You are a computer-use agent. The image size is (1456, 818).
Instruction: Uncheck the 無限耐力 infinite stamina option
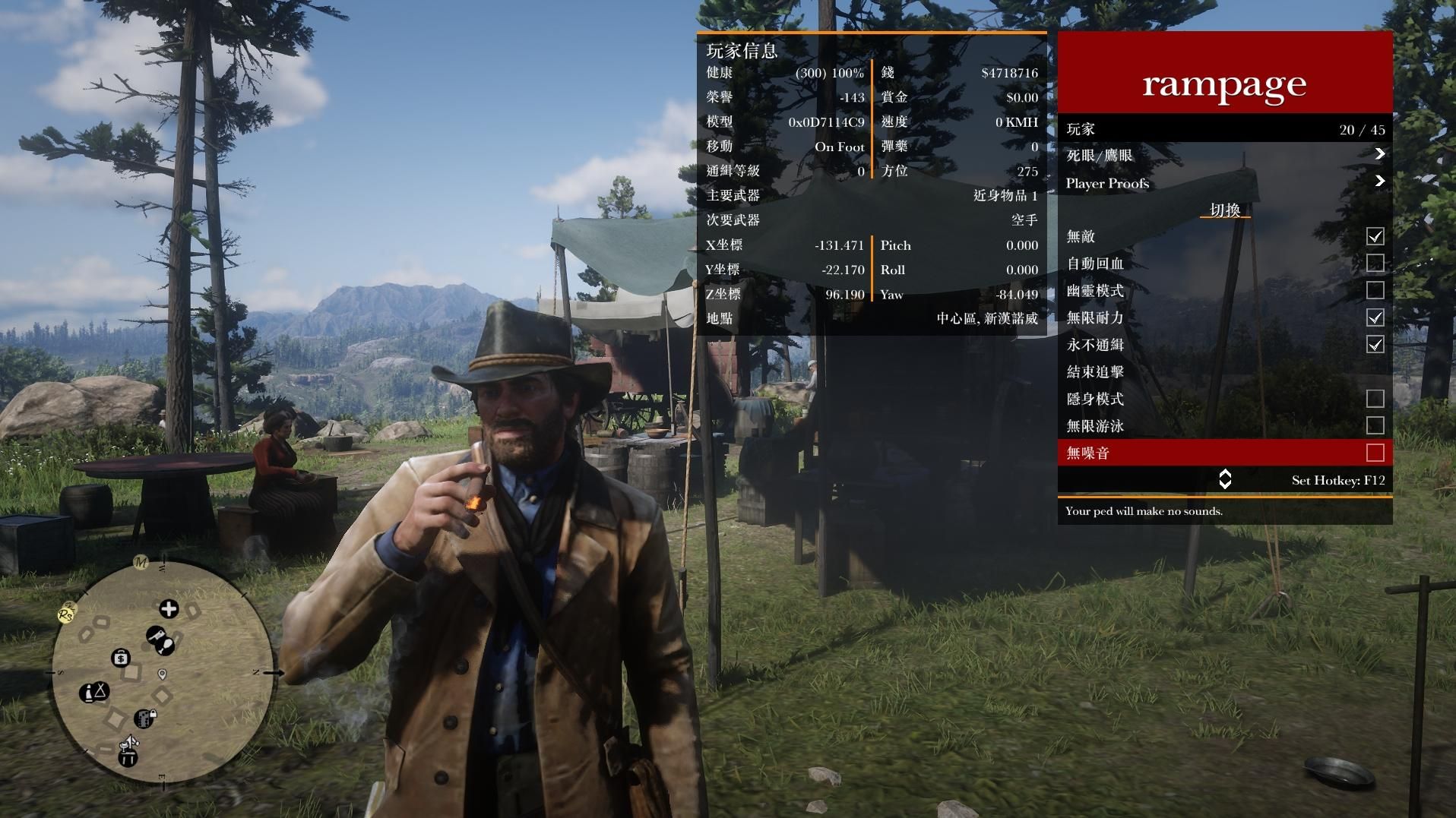[1375, 317]
